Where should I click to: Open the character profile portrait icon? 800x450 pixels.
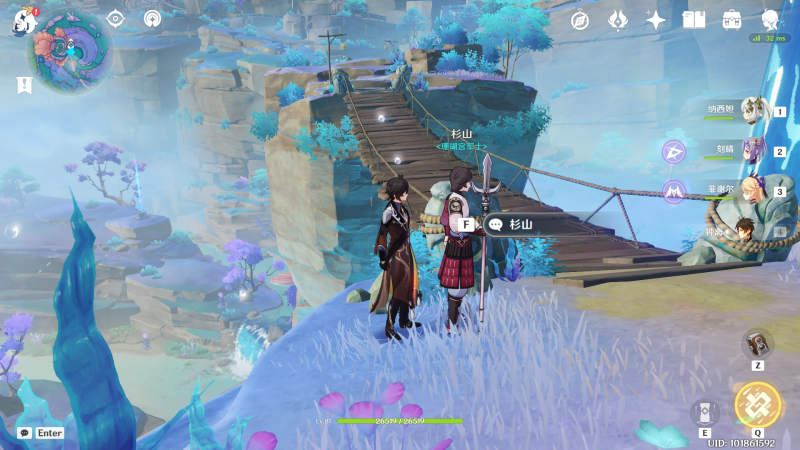770,20
